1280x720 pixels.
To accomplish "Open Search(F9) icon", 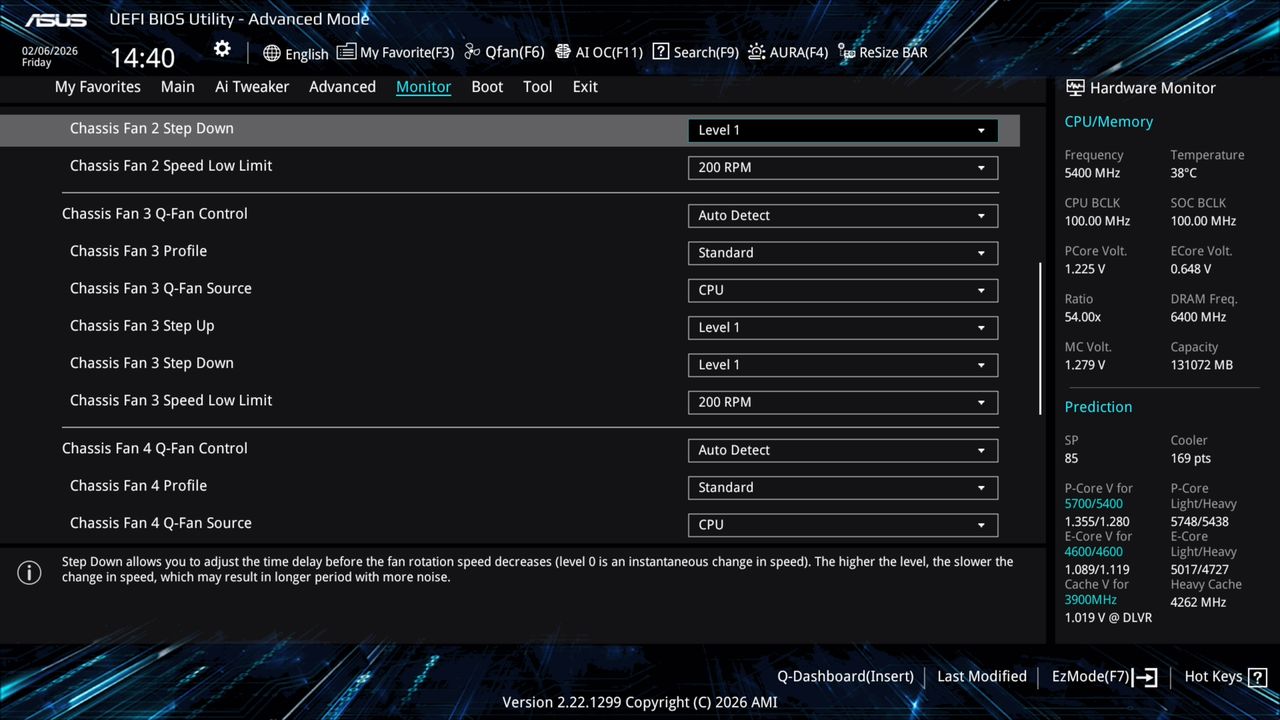I will [695, 52].
